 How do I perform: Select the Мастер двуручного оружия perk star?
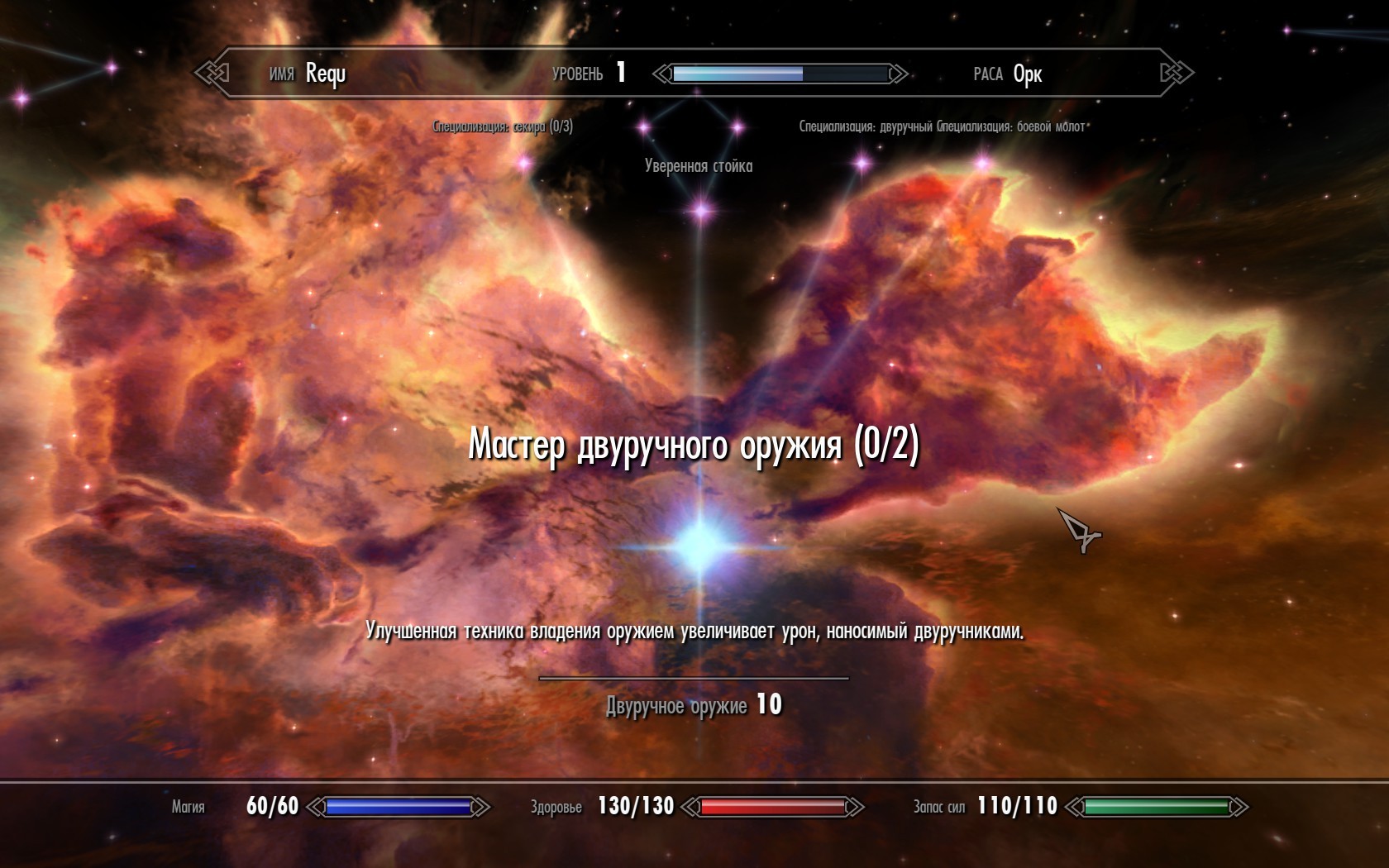[x=701, y=543]
